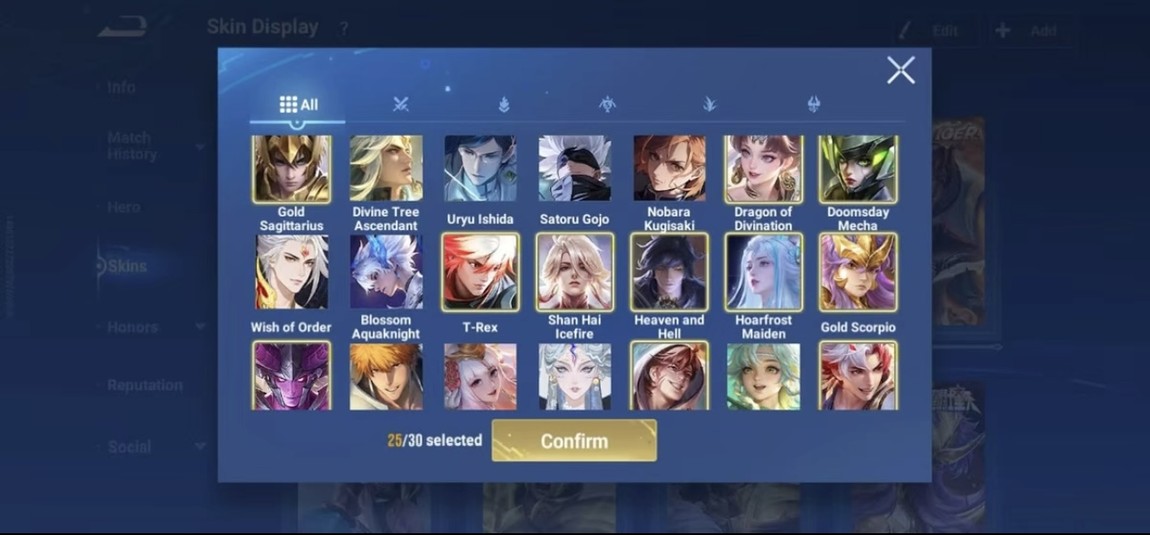Image resolution: width=1150 pixels, height=535 pixels.
Task: Choose the Nobara Kugisaki skin
Action: pyautogui.click(x=669, y=170)
